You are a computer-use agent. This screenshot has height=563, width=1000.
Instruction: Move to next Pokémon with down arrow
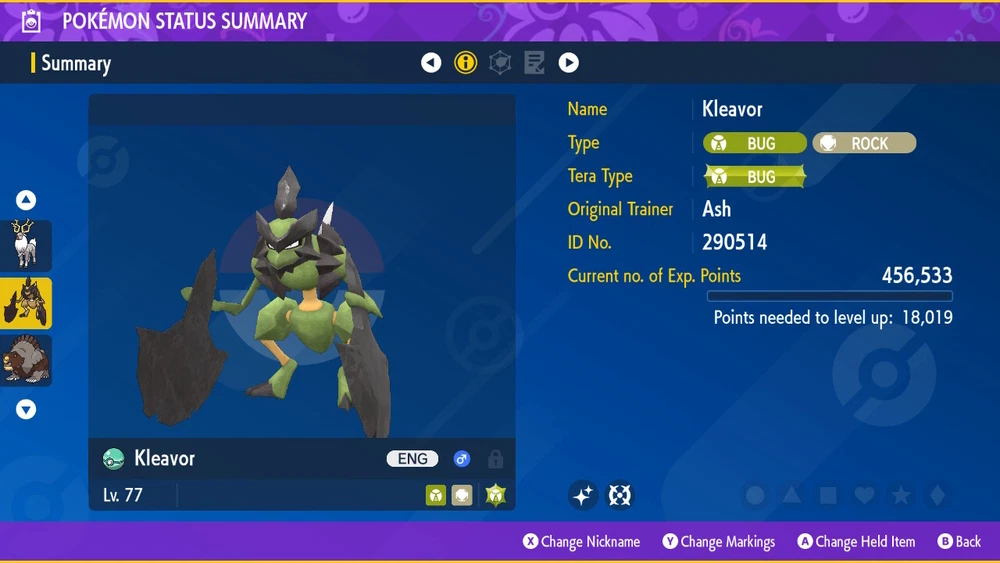[26, 409]
